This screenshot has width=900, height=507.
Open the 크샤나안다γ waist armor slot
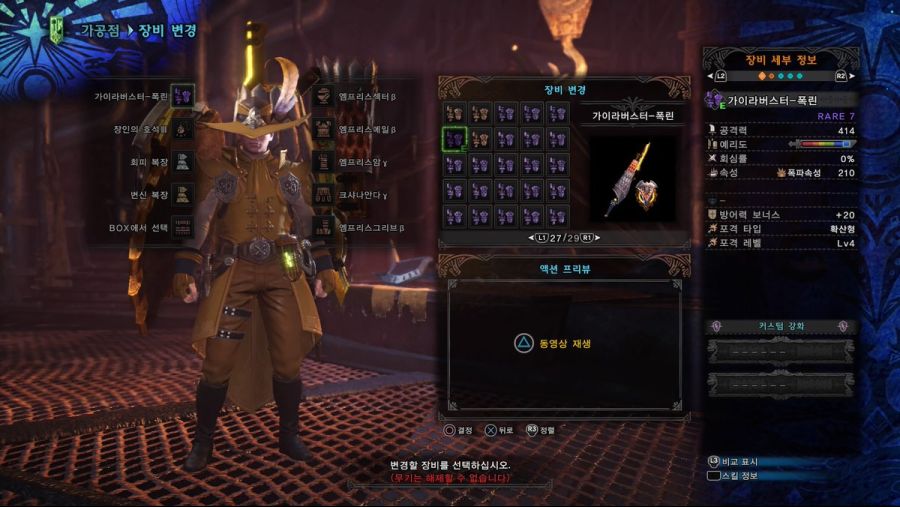pyautogui.click(x=323, y=193)
